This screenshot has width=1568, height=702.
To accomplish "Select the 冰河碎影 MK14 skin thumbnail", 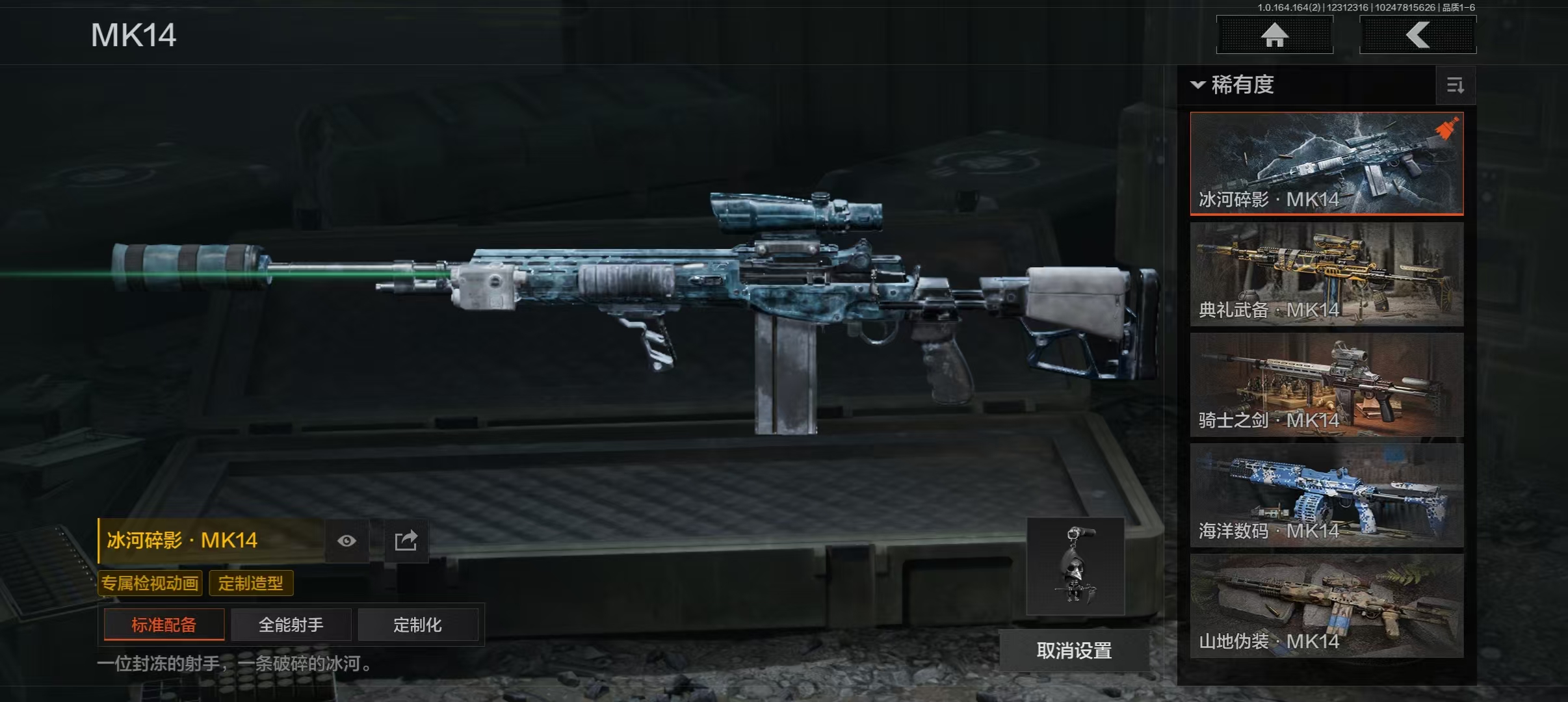I will tap(1326, 163).
